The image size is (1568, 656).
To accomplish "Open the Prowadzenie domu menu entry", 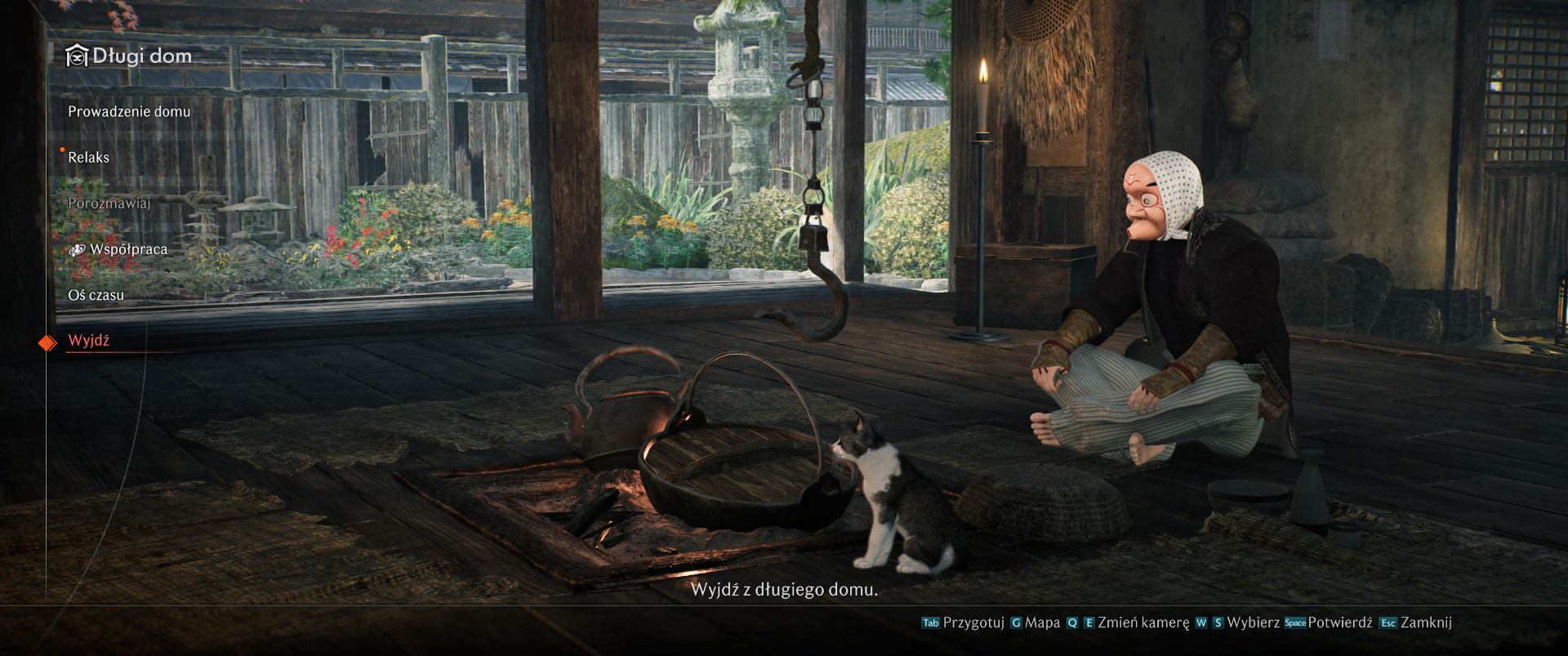I will 129,112.
